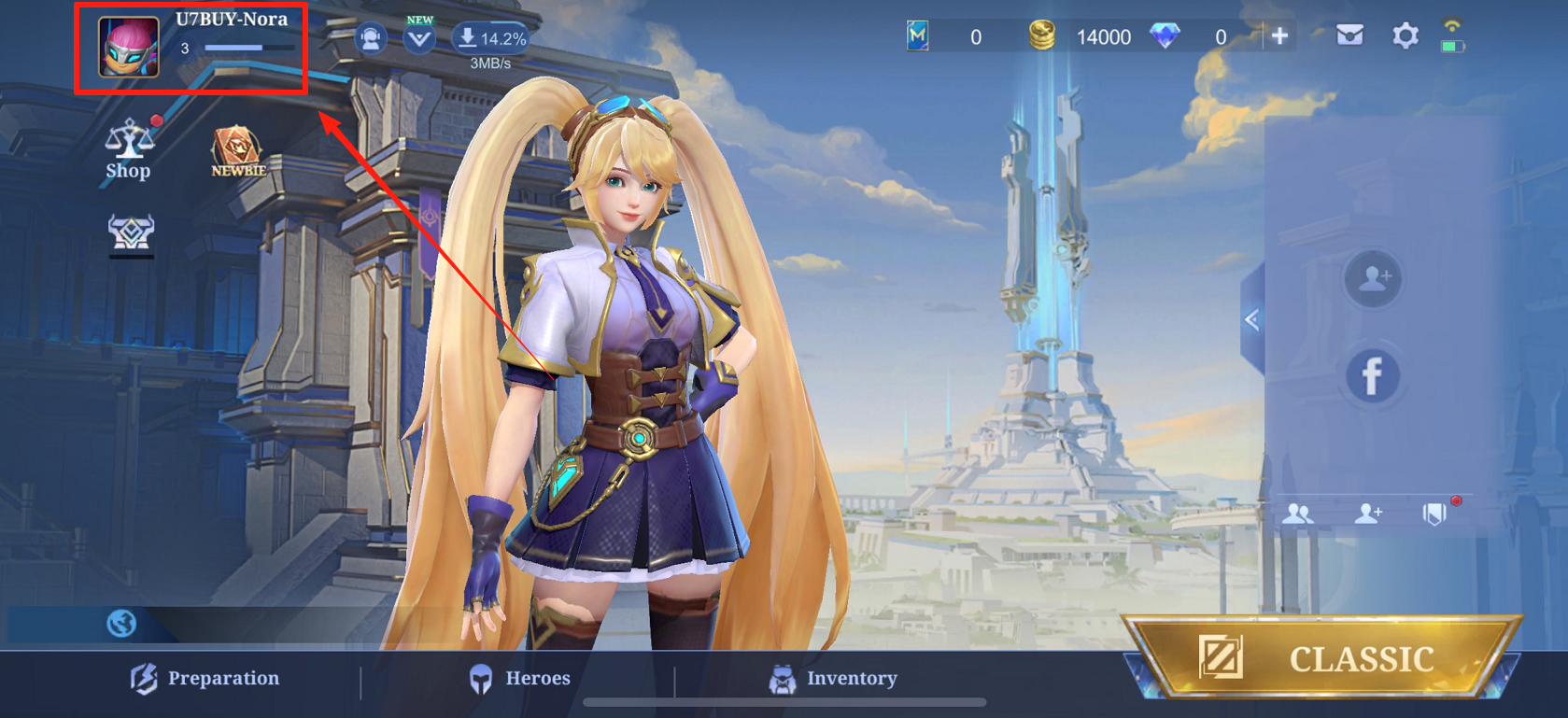This screenshot has width=1568, height=718.
Task: Open the U7BUY-Nora player profile avatar
Action: coord(129,48)
